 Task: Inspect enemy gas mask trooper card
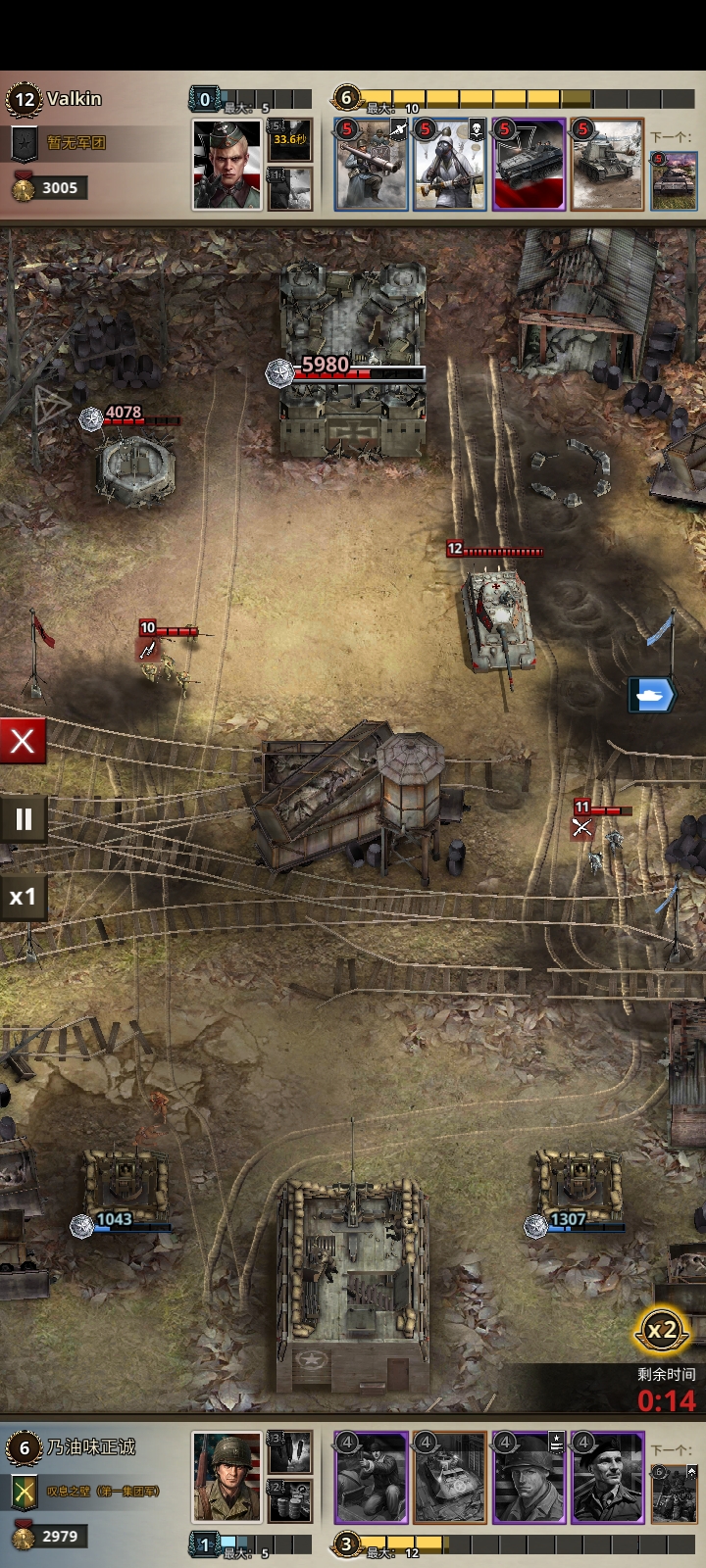tap(449, 165)
